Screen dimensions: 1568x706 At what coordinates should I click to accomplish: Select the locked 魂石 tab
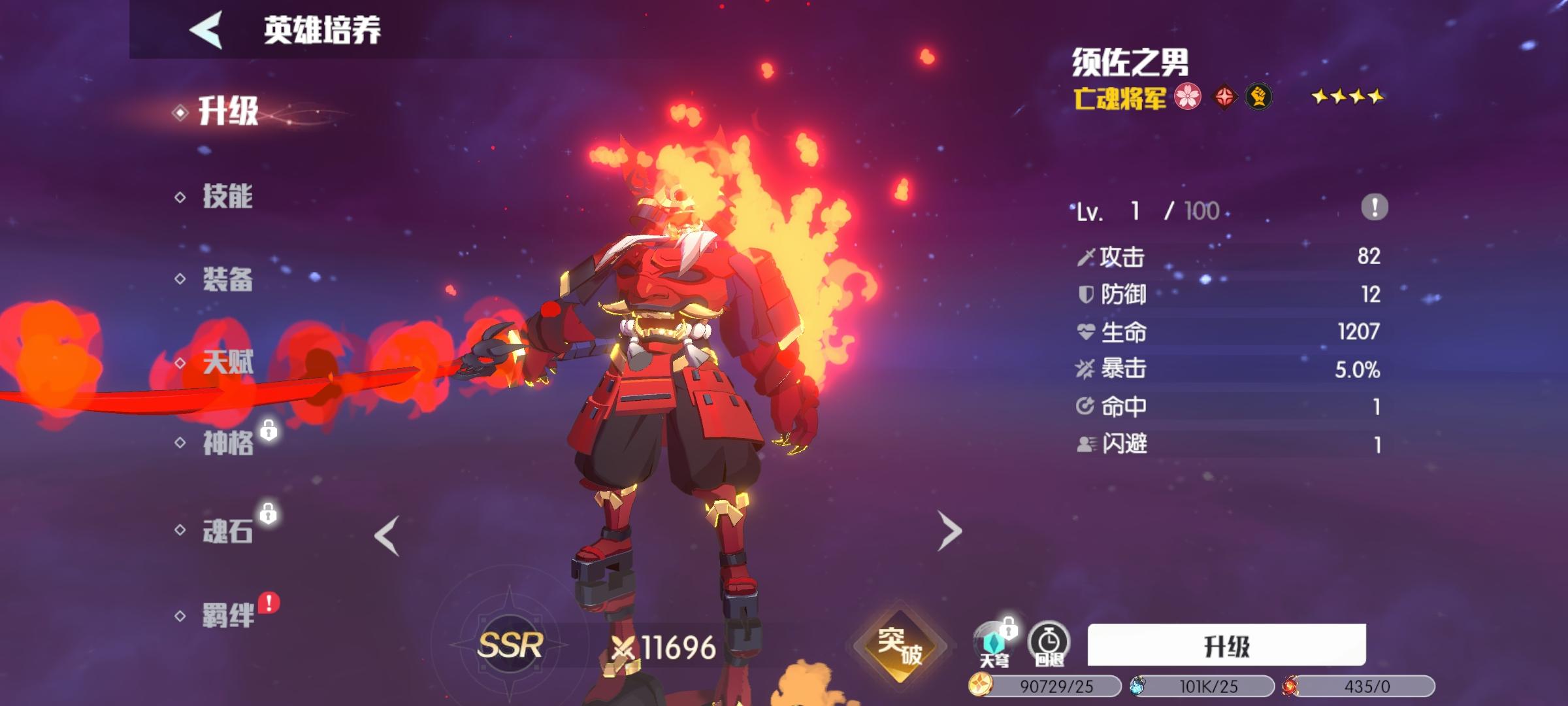227,531
